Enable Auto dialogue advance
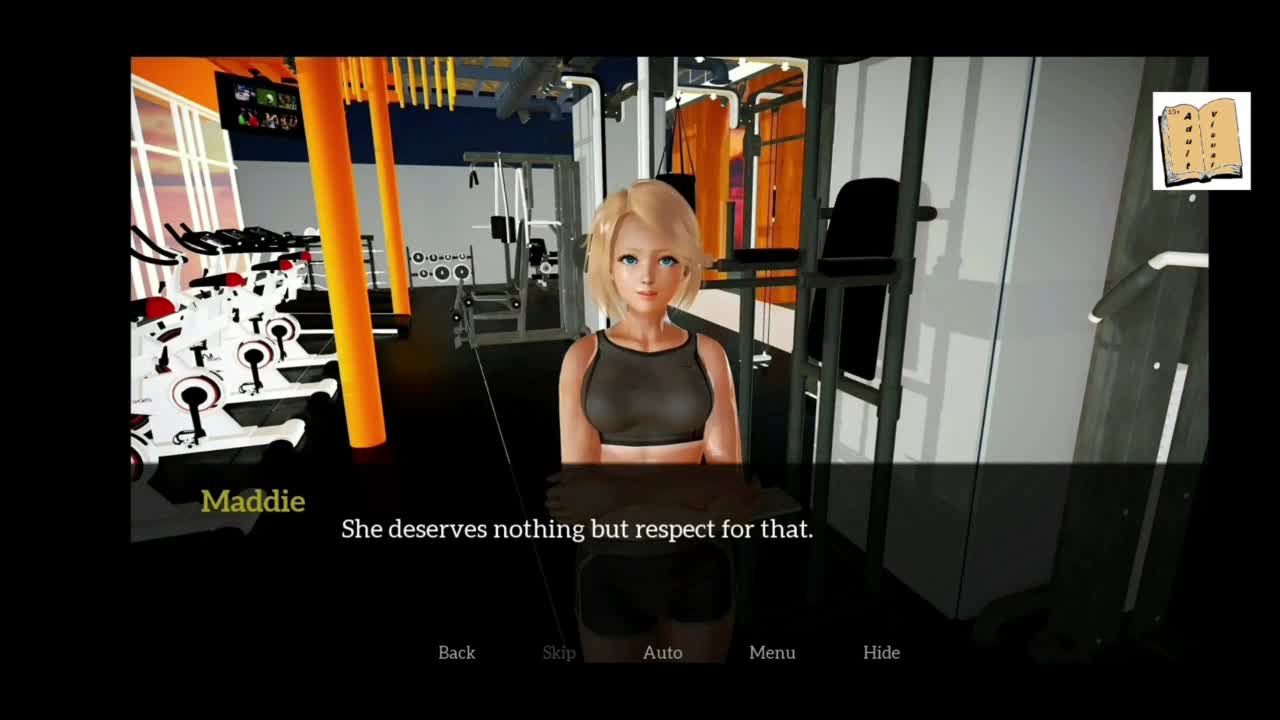Viewport: 1280px width, 720px height. 662,653
